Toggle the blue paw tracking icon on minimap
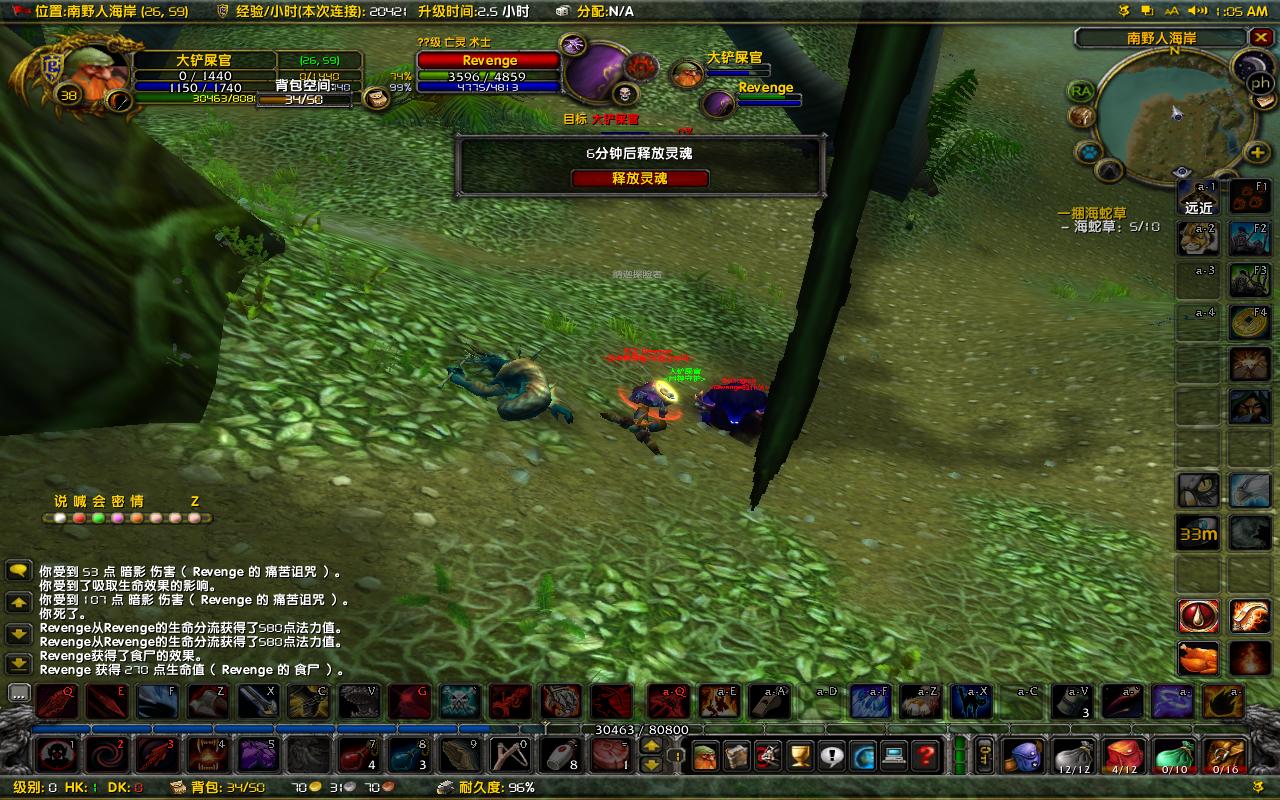The width and height of the screenshot is (1280, 800). coord(1090,151)
